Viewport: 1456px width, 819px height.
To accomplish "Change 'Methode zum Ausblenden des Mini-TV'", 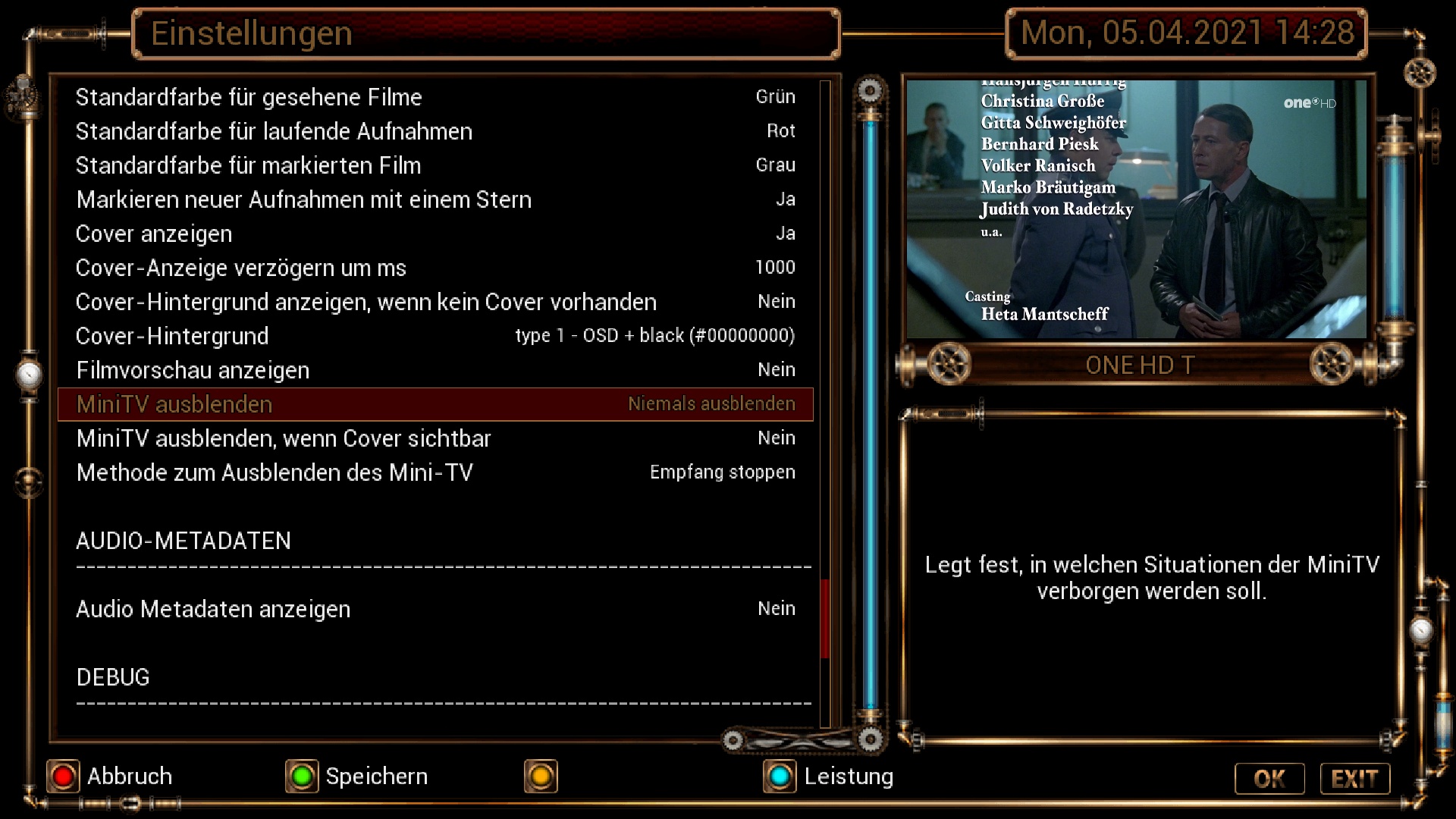I will [435, 472].
